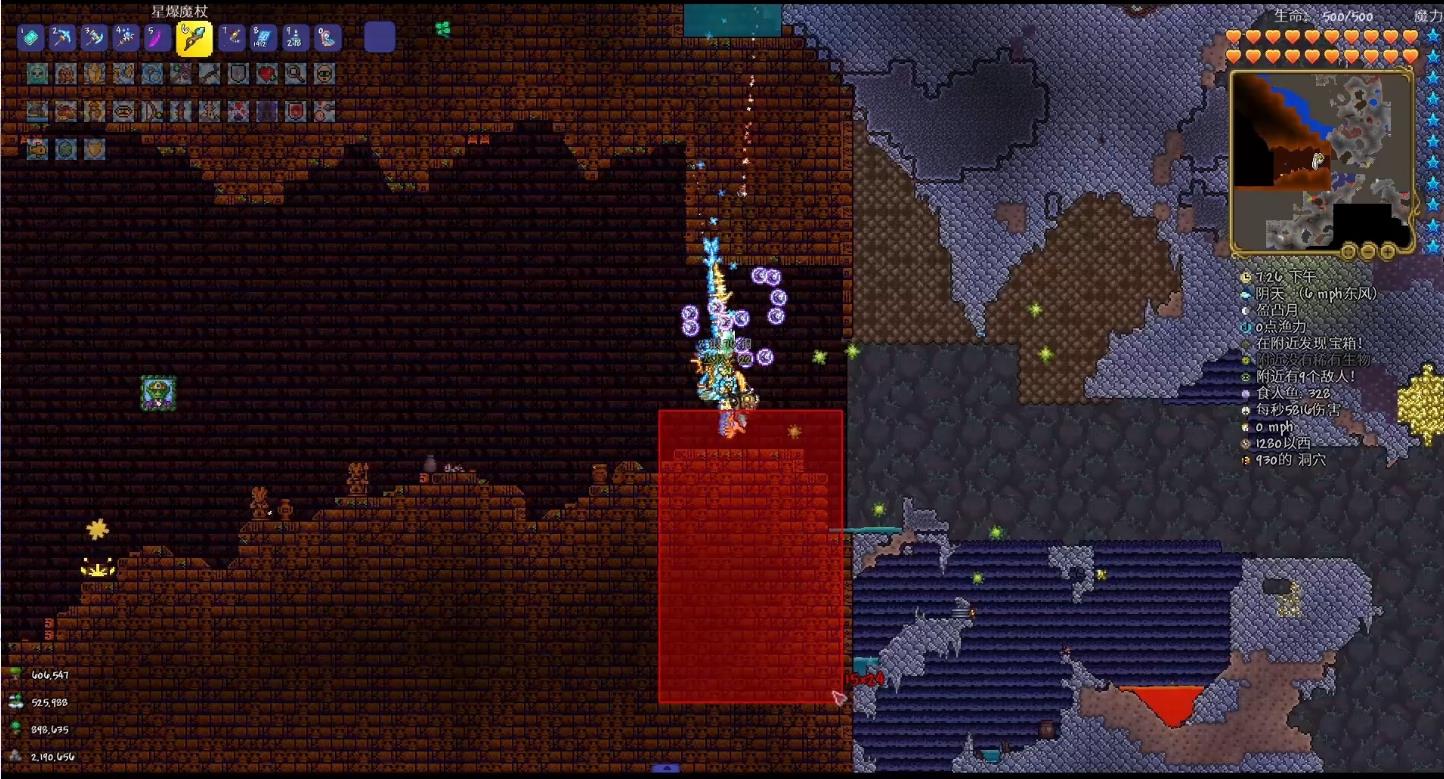Viewport: 1444px width, 779px height.
Task: Select the seashell item in slot 0
Action: [x=328, y=38]
